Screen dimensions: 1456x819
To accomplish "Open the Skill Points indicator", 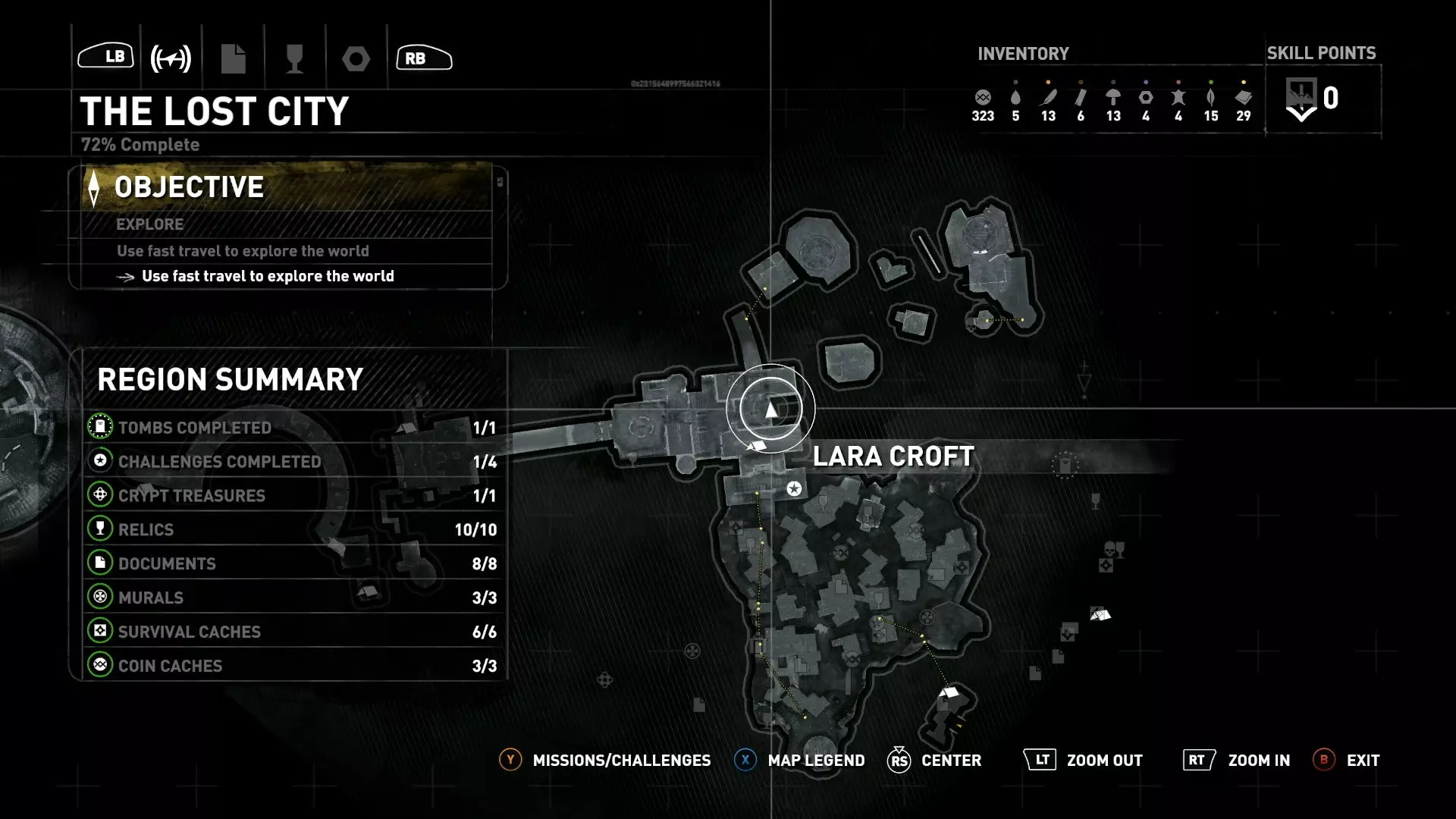I will coord(1312,99).
